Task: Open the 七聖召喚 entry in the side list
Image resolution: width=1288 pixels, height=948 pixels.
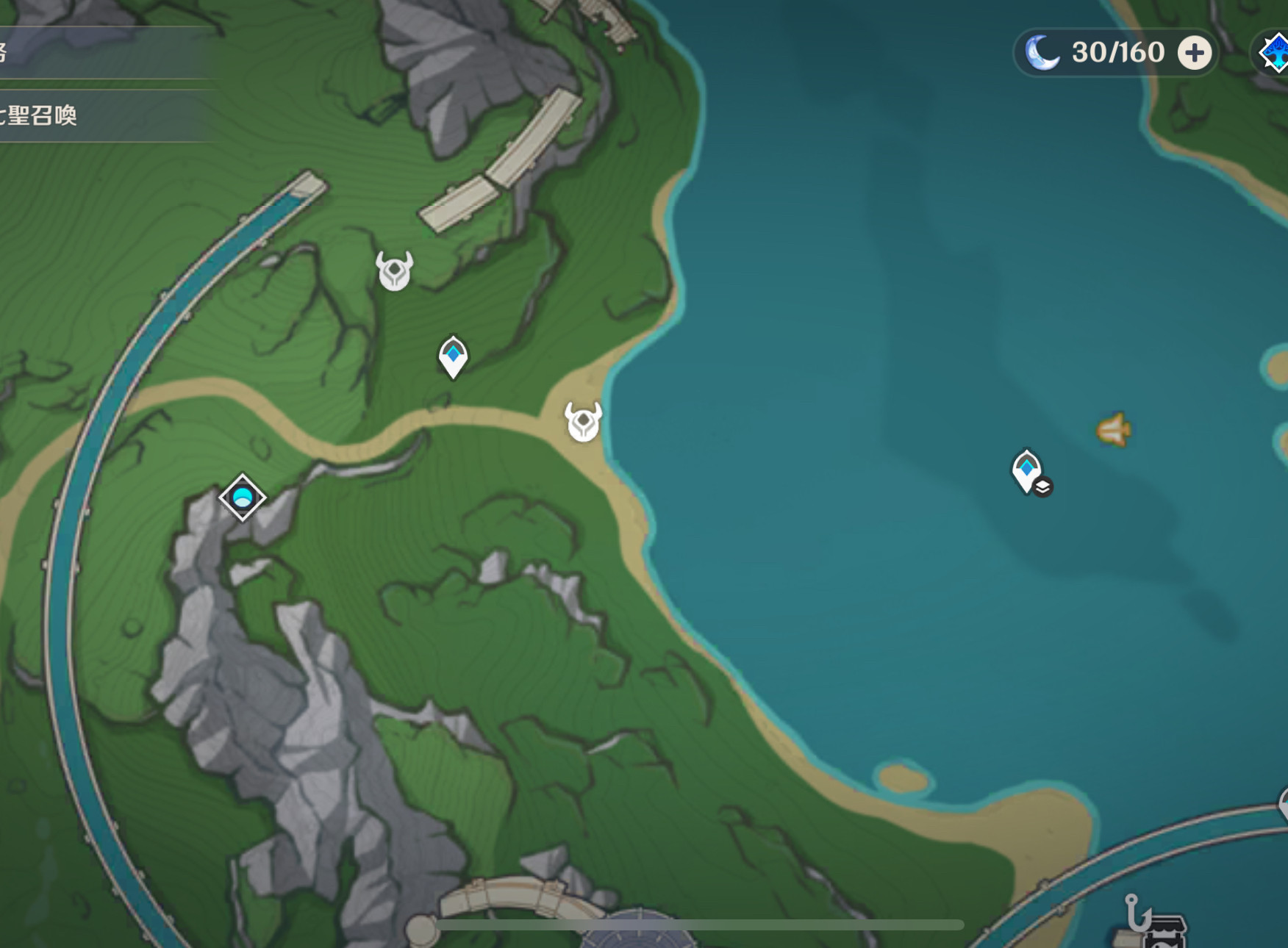Action: pos(44,115)
